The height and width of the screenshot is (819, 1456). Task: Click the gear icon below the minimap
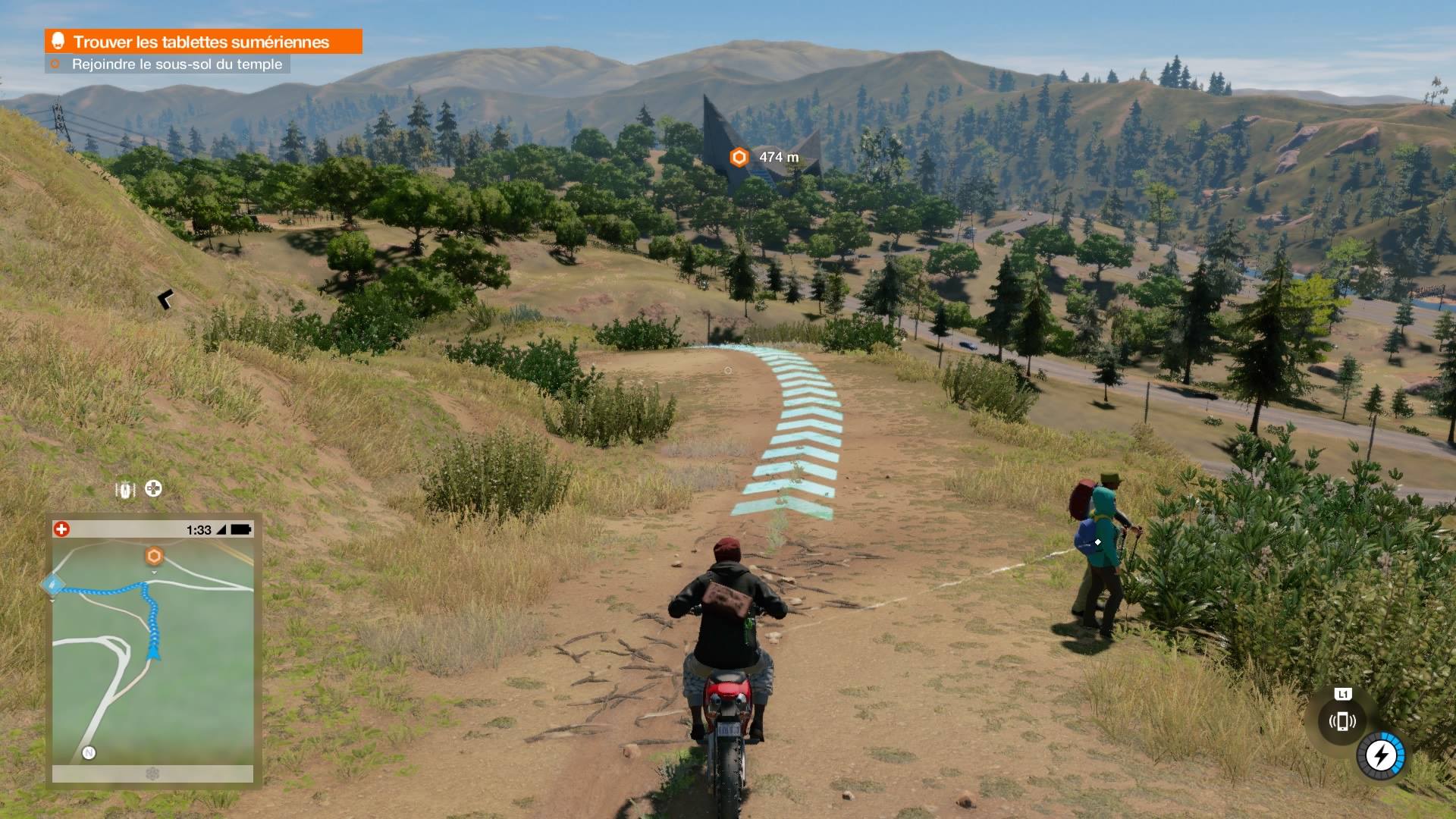152,773
